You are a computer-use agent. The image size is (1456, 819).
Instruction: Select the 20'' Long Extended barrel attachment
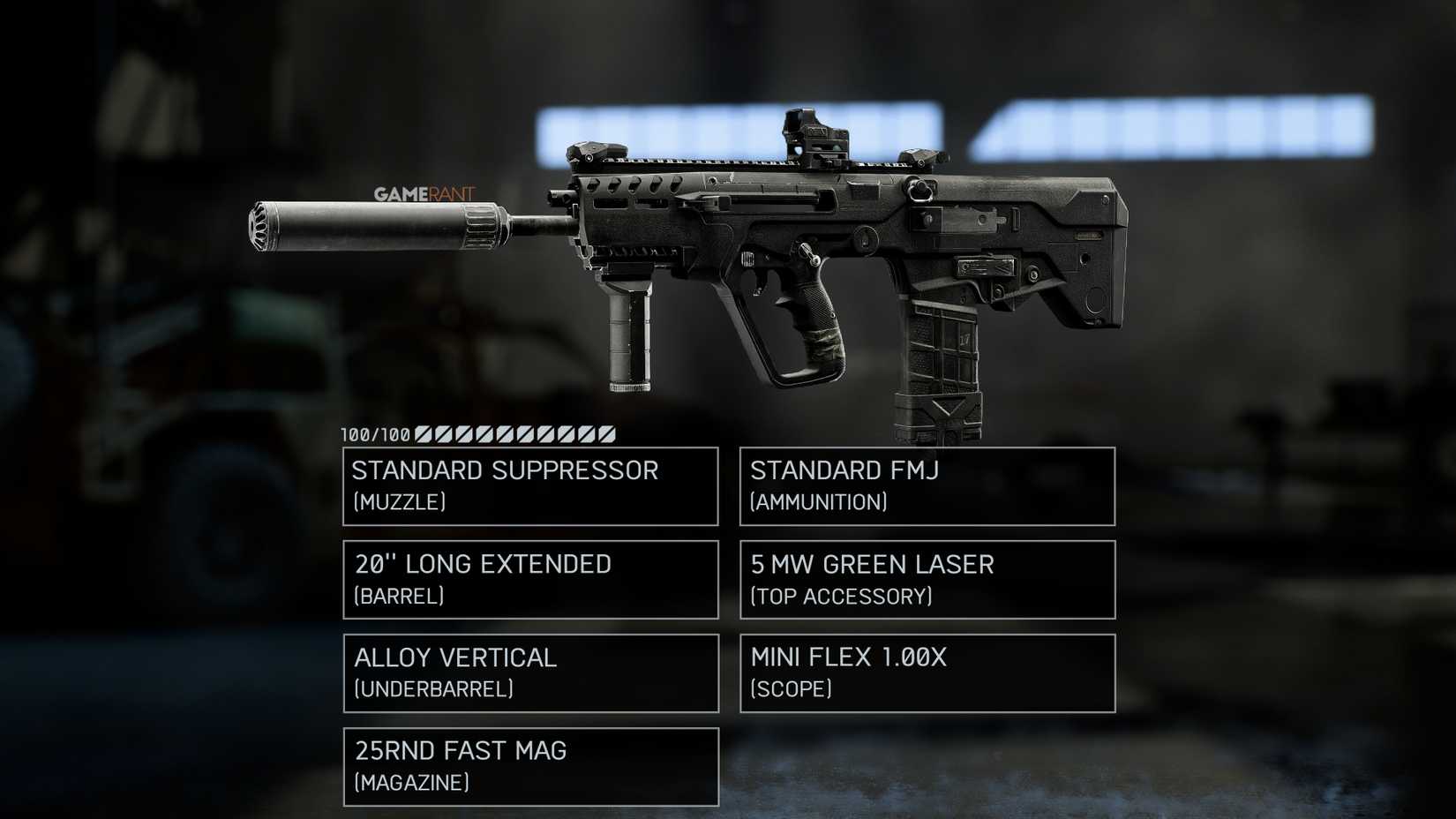[x=529, y=579]
